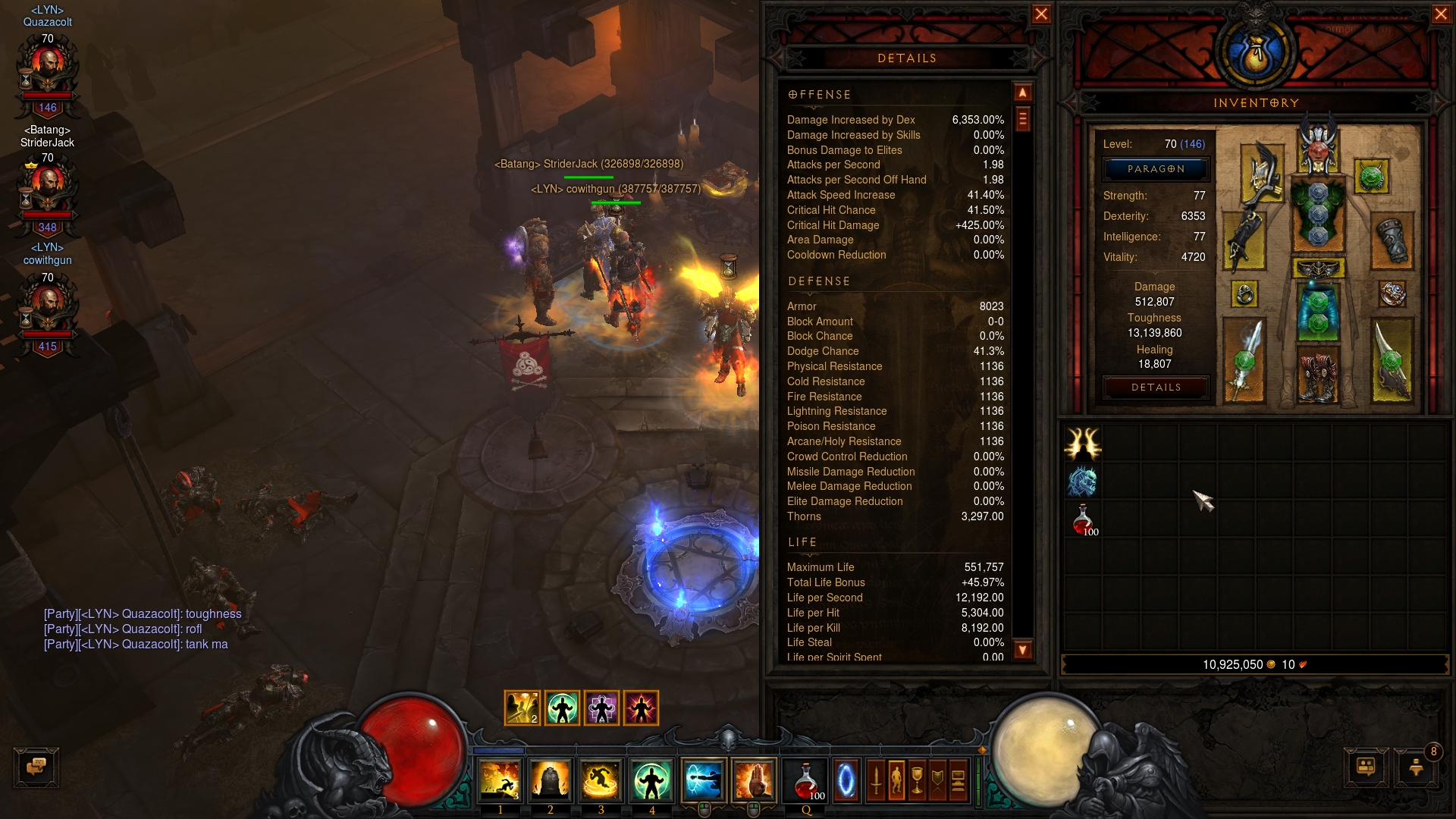Select the equipped amulet slot
Image resolution: width=1456 pixels, height=819 pixels.
1371,177
